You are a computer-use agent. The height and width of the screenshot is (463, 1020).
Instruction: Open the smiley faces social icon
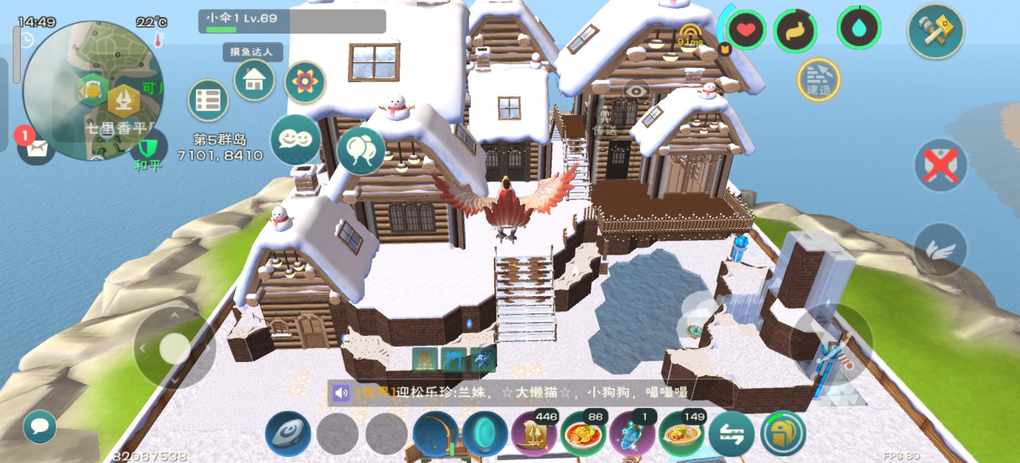[295, 139]
